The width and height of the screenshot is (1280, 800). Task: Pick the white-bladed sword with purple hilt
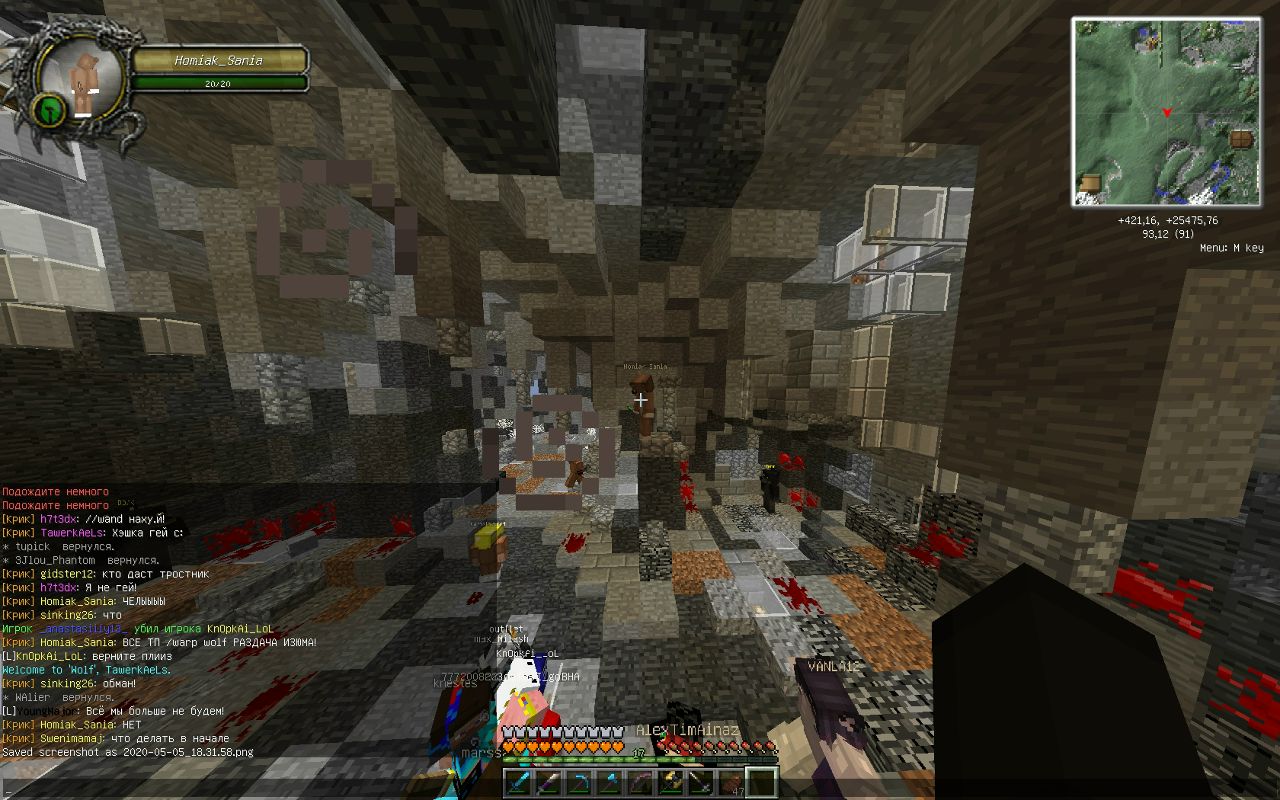[548, 782]
